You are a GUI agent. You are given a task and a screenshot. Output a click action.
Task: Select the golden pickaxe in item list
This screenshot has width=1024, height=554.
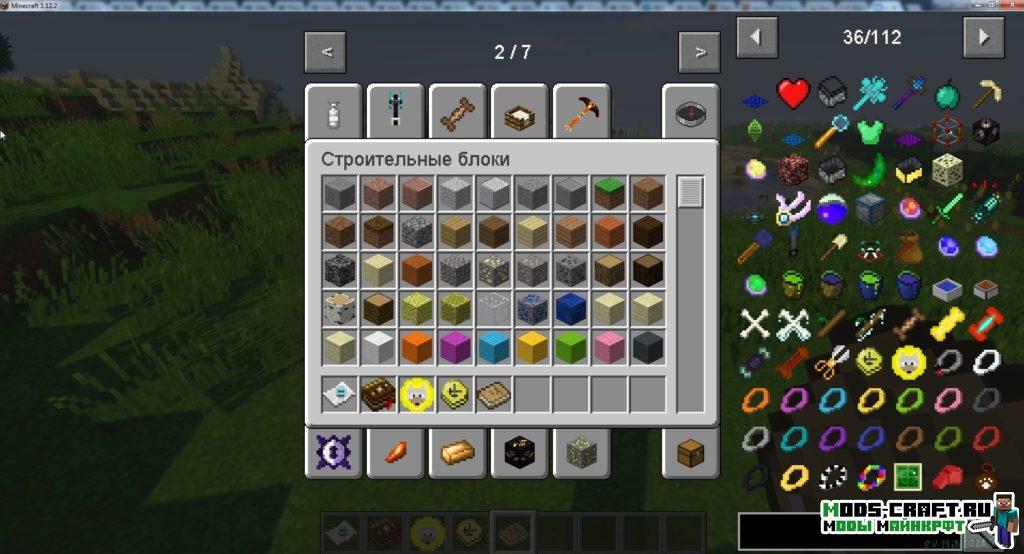pos(986,95)
